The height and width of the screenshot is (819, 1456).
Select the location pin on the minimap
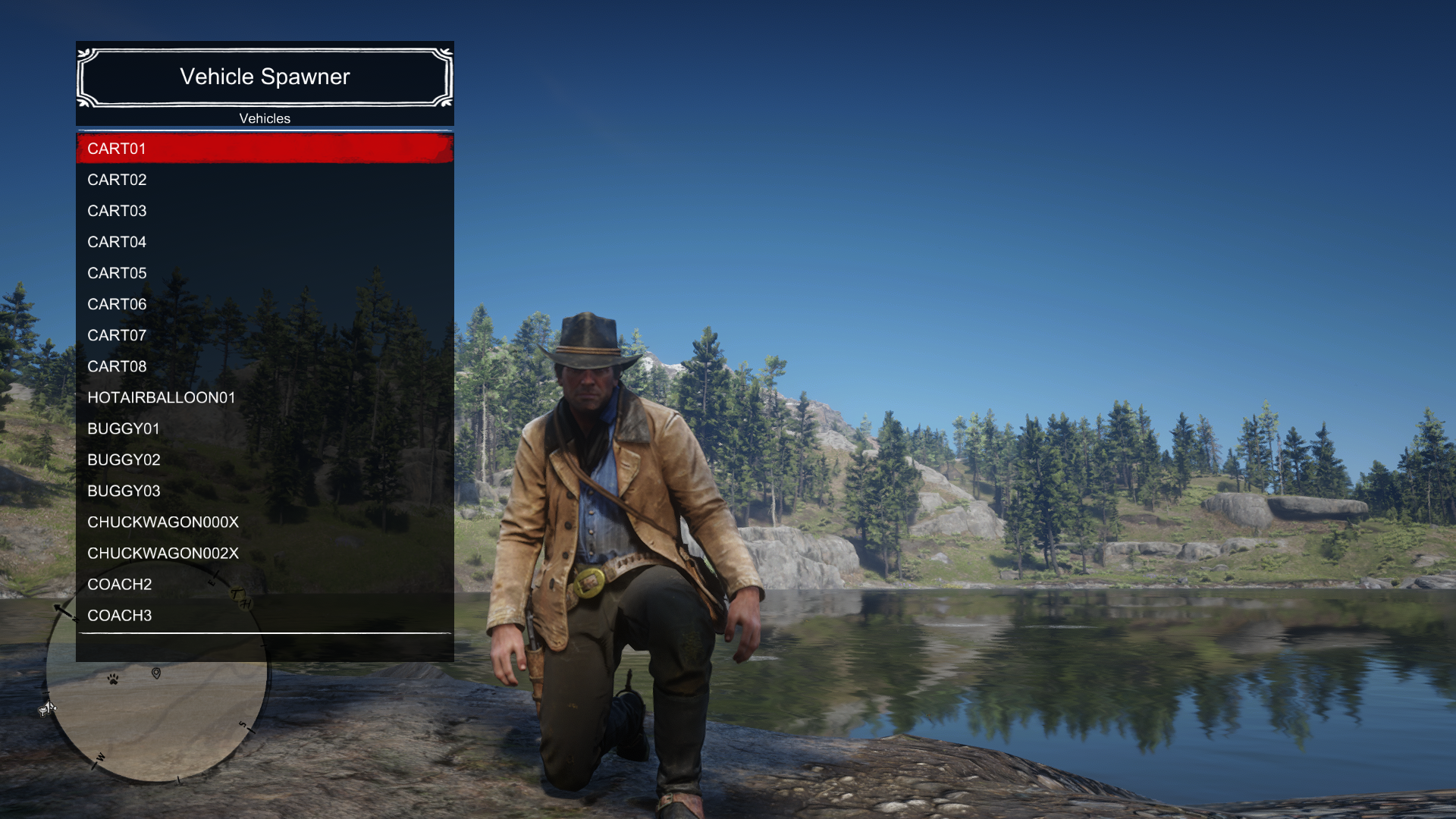click(x=156, y=673)
